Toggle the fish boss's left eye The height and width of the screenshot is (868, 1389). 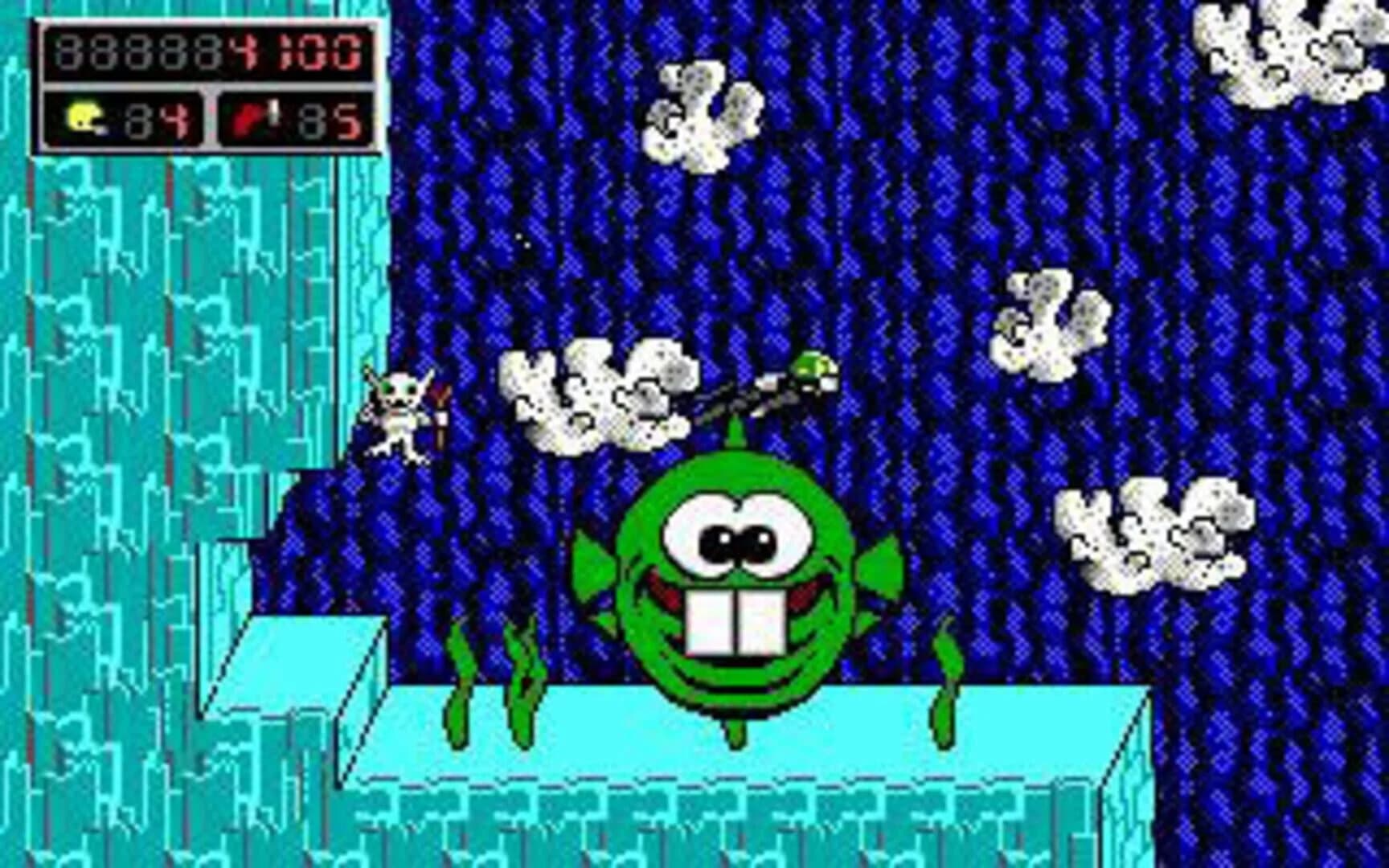tap(699, 534)
